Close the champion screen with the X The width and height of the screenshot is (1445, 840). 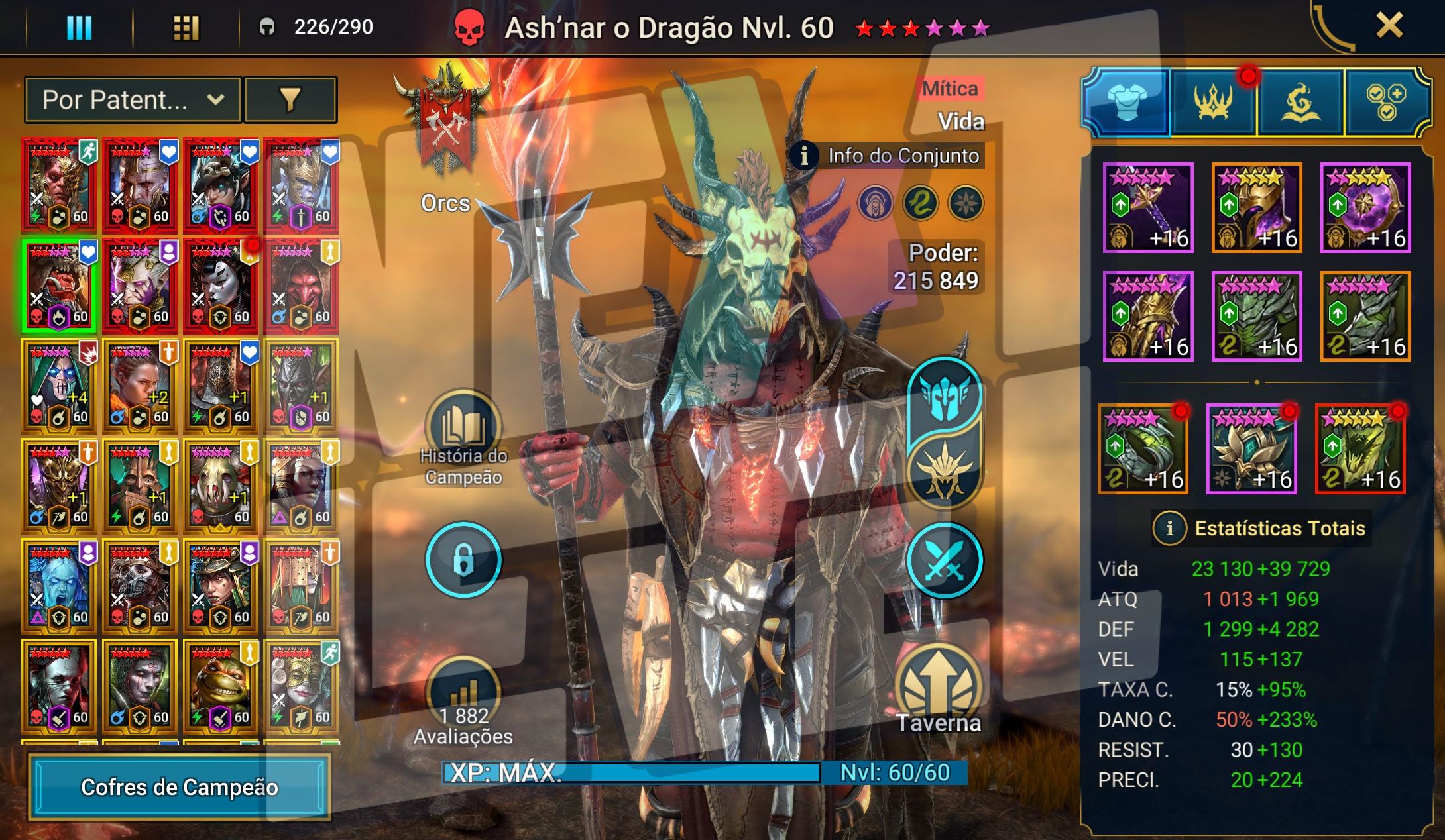tap(1389, 26)
